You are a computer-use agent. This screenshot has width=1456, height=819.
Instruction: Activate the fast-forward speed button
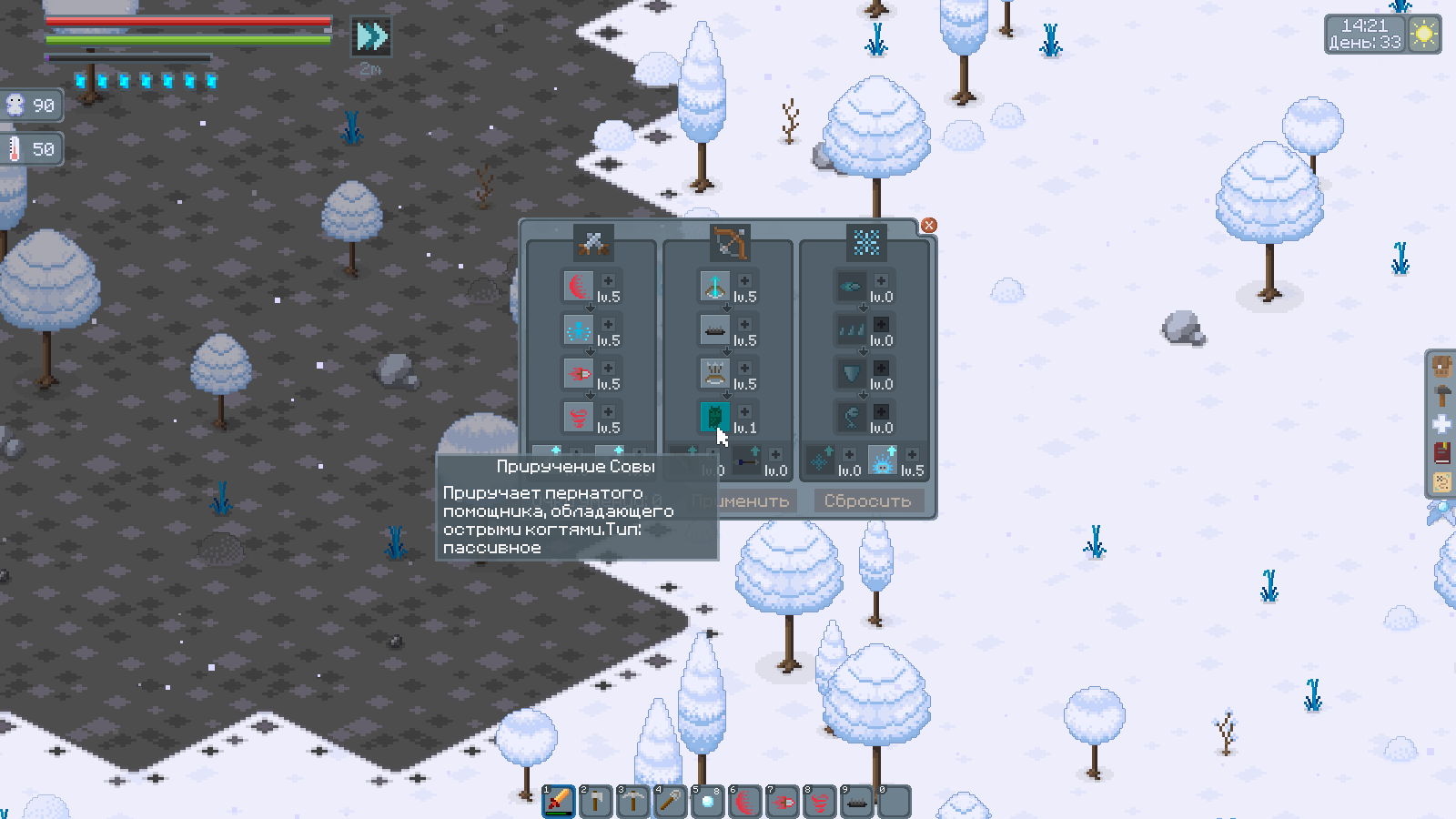tap(371, 36)
